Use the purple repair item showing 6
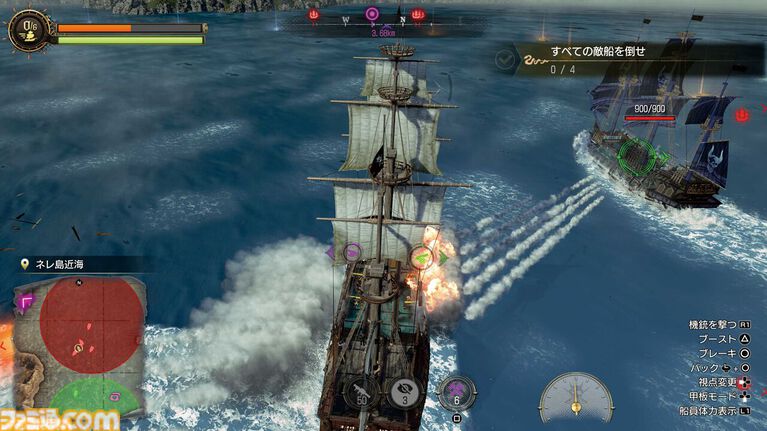The image size is (767, 431). [x=456, y=393]
